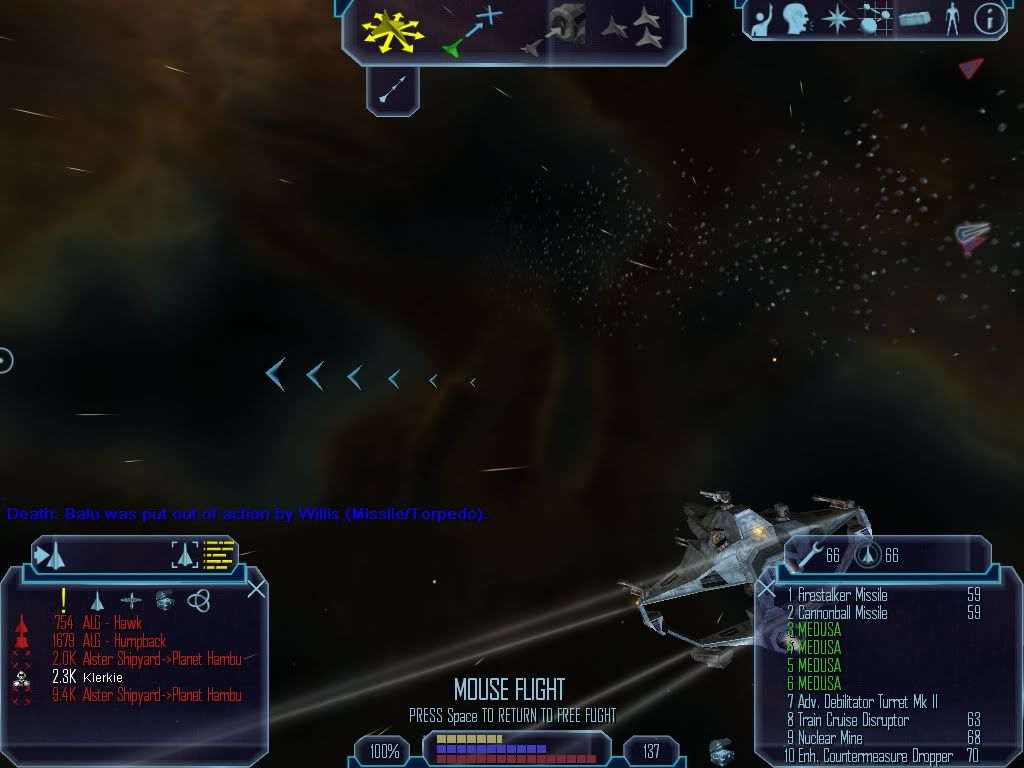Image resolution: width=1024 pixels, height=768 pixels.
Task: Select Train Cruise Disruptor in weapons list
Action: click(x=853, y=720)
